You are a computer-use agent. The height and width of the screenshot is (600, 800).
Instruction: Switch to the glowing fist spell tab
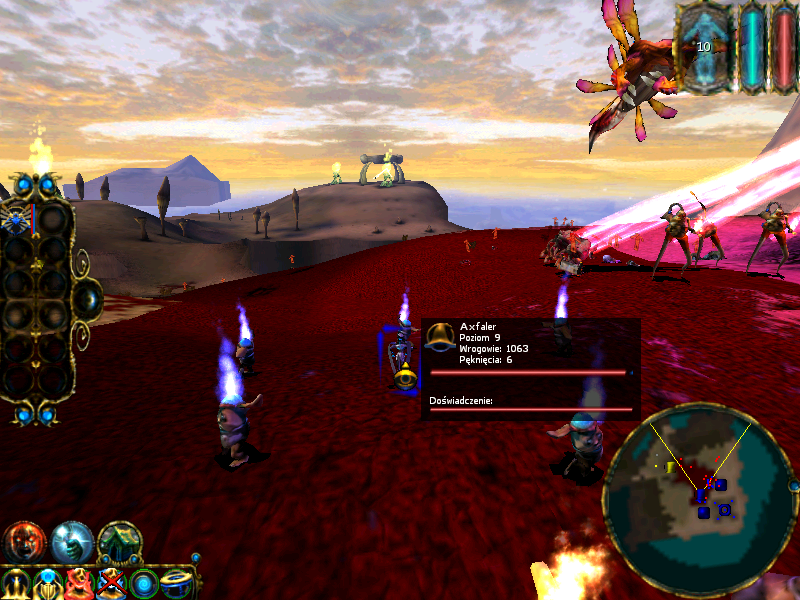pos(72,541)
